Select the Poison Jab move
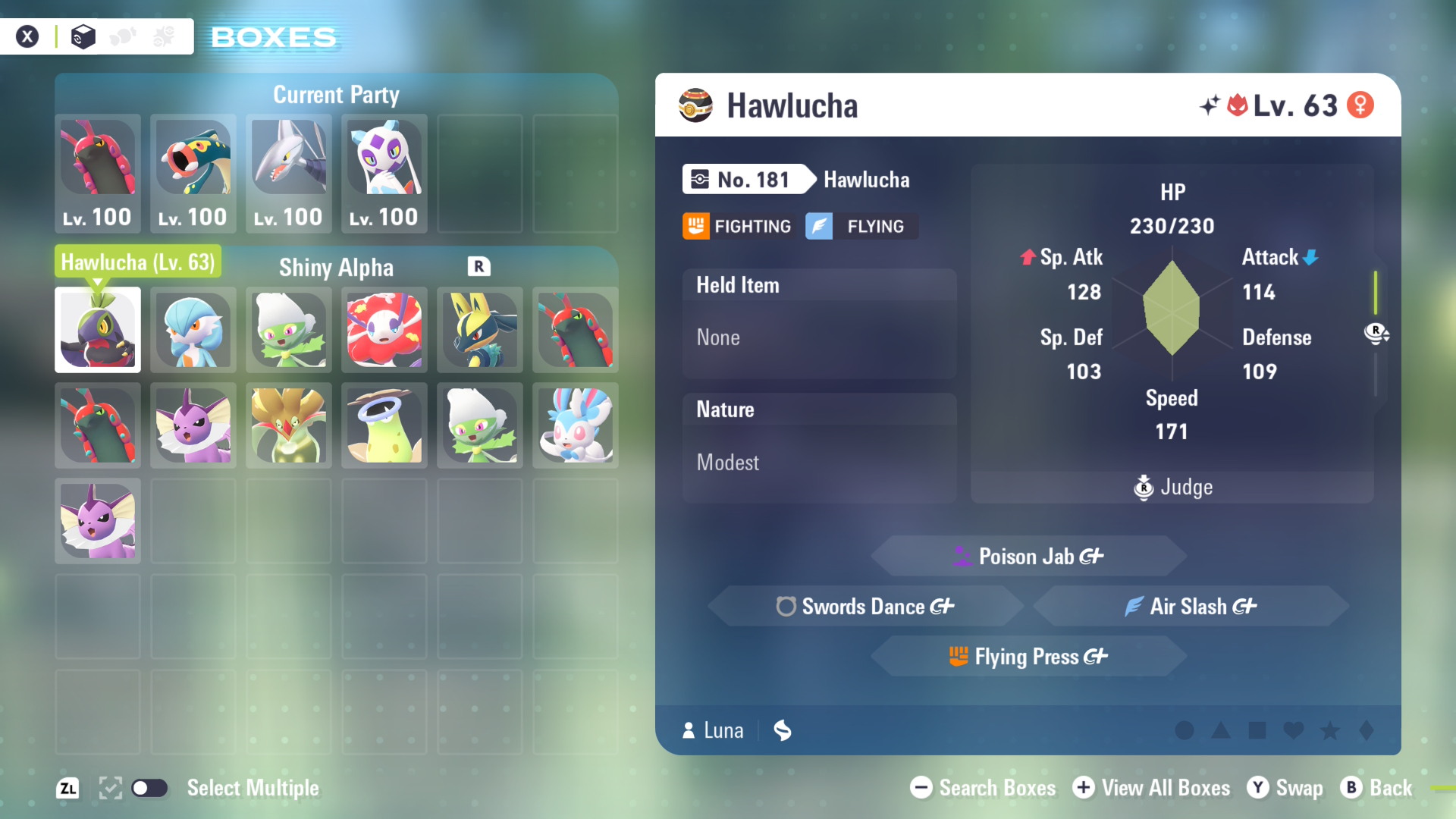1456x819 pixels. [x=1028, y=557]
